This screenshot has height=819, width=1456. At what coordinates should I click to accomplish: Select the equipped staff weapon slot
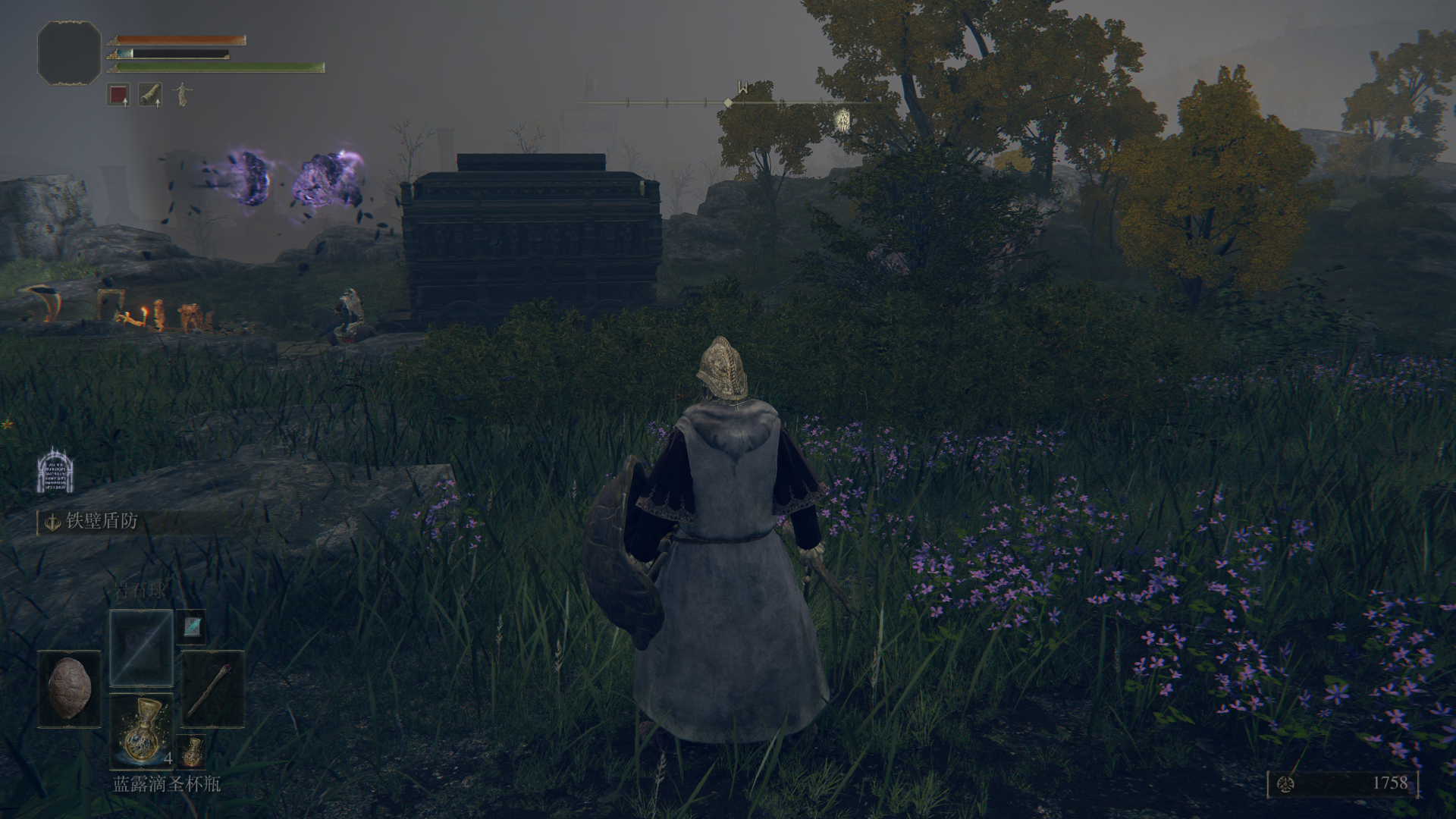click(213, 689)
